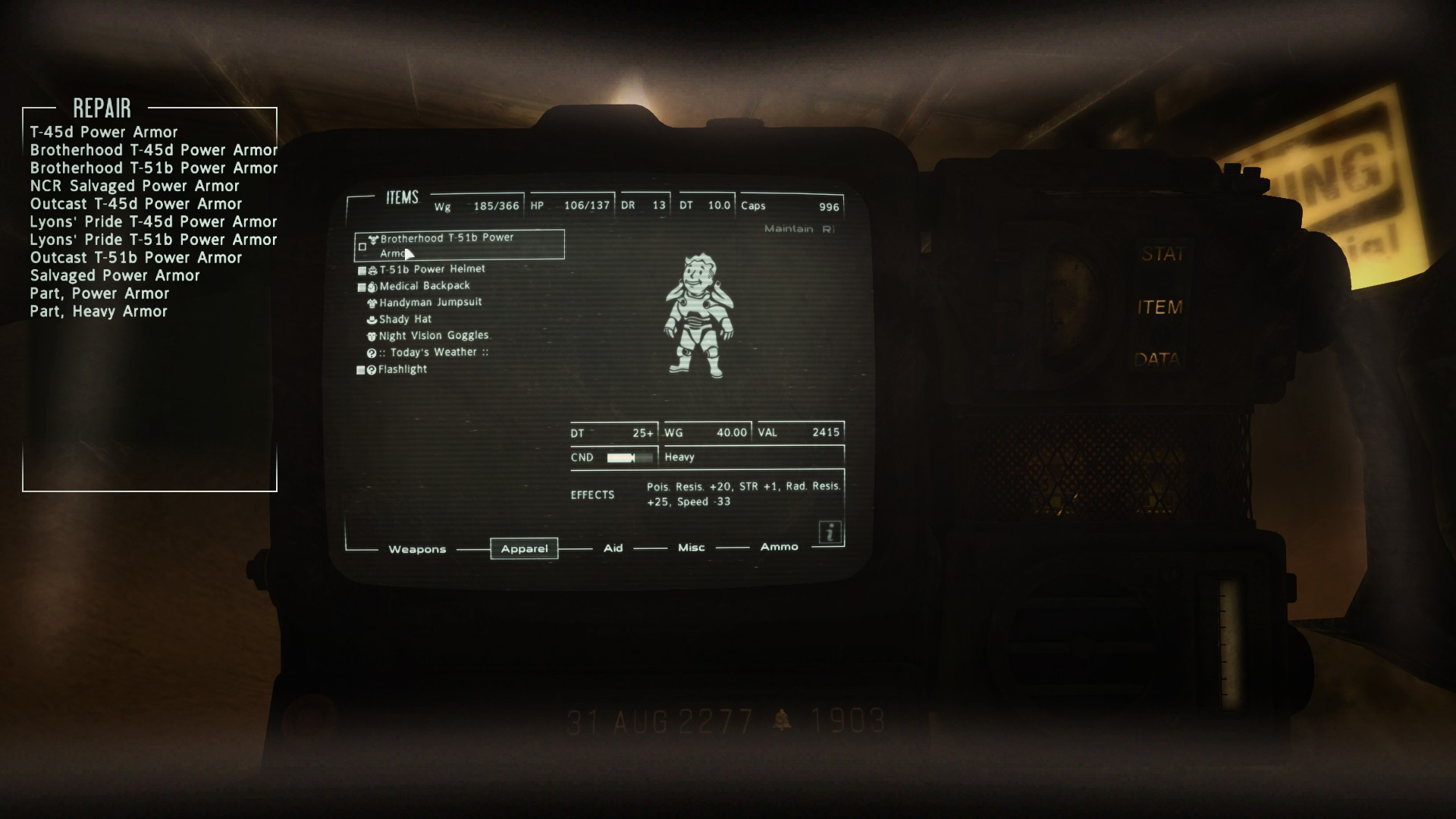Open the item info icon in the corner
Screen dimensions: 1456x819
click(829, 532)
